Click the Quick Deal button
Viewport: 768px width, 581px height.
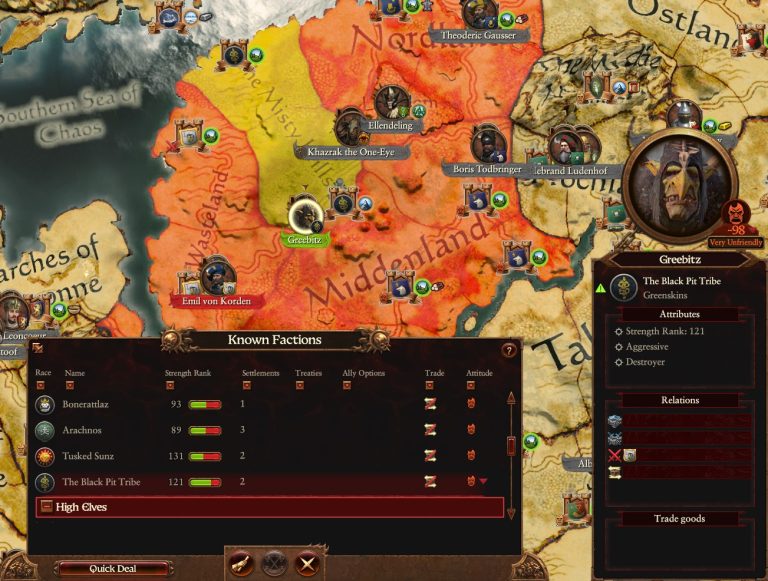pyautogui.click(x=111, y=569)
